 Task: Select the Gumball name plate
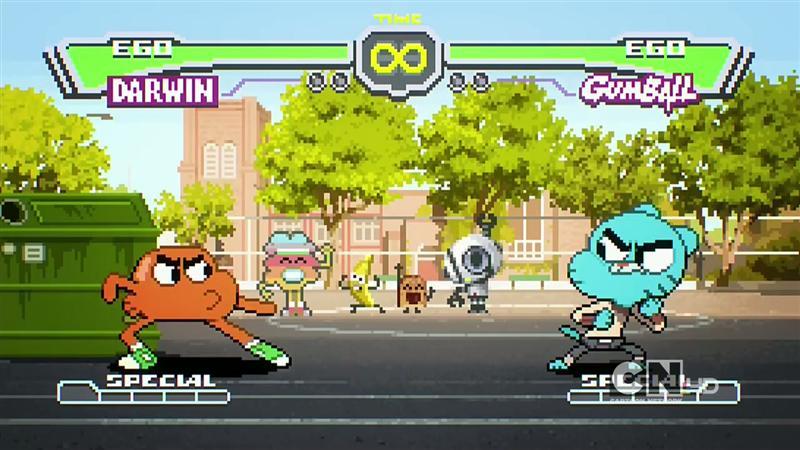pos(638,90)
